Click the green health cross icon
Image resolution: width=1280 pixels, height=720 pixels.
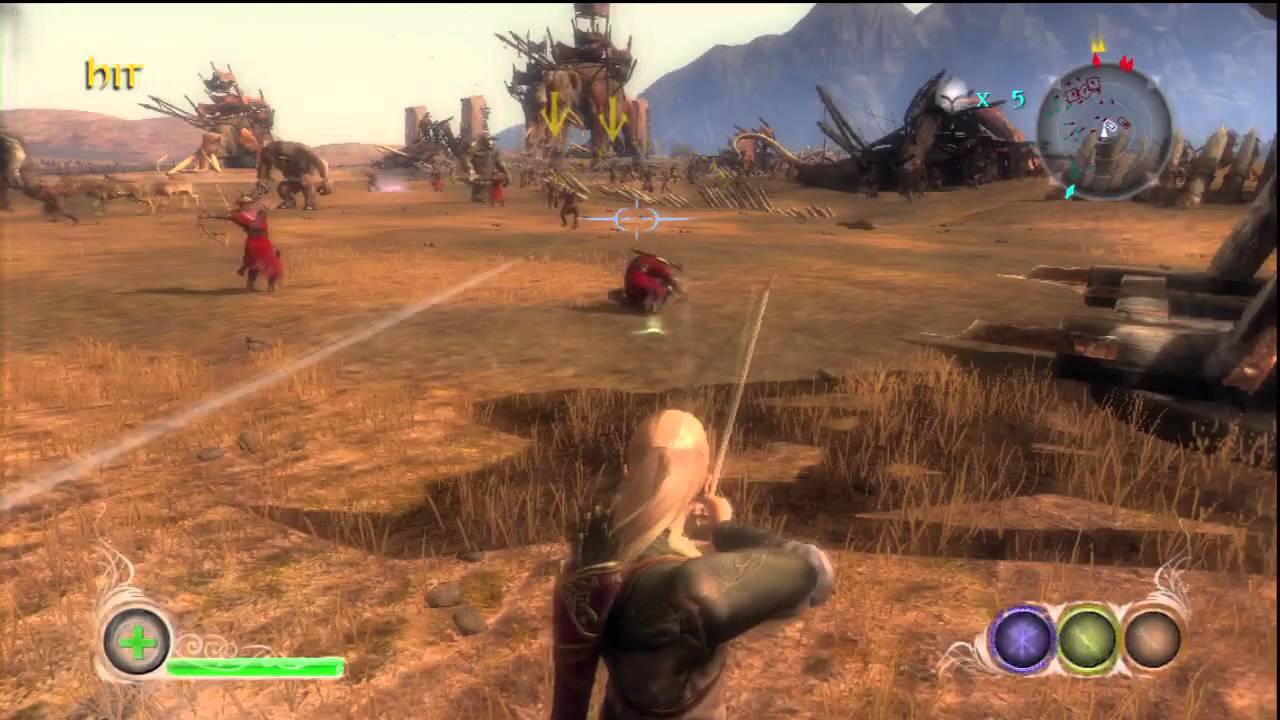[x=137, y=641]
